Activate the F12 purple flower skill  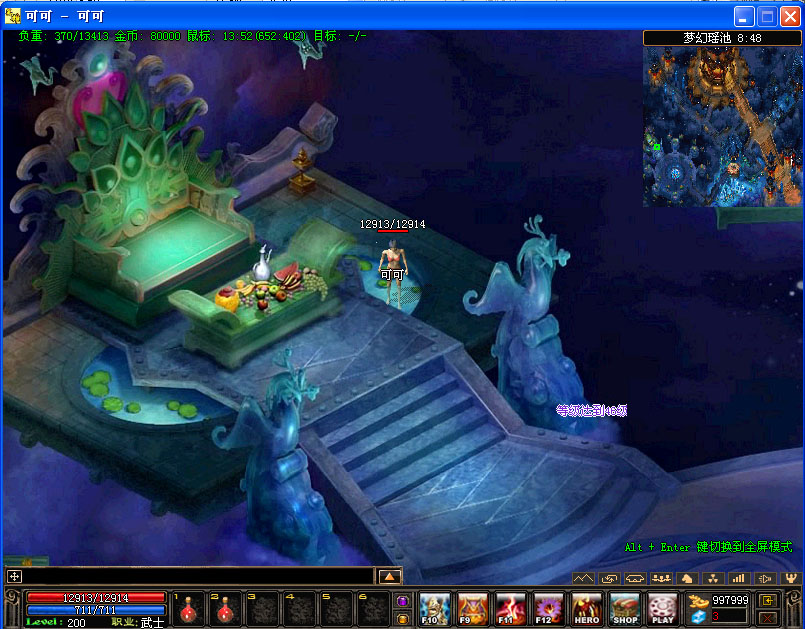pos(548,608)
